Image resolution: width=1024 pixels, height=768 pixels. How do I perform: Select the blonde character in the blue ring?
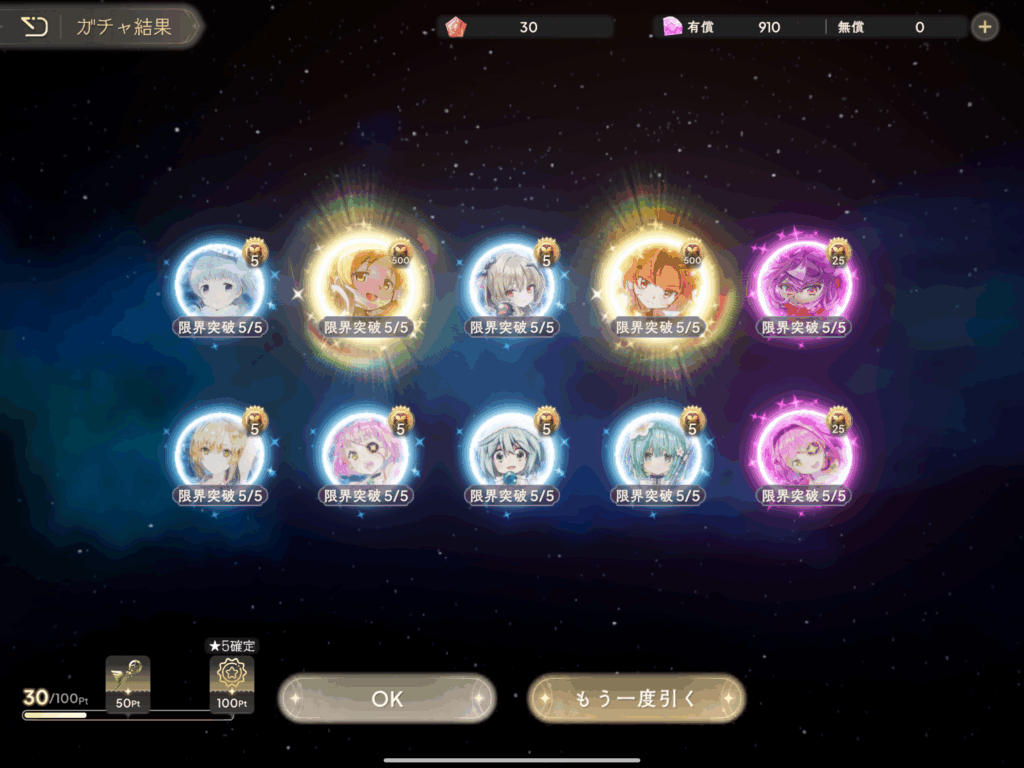pyautogui.click(x=220, y=453)
